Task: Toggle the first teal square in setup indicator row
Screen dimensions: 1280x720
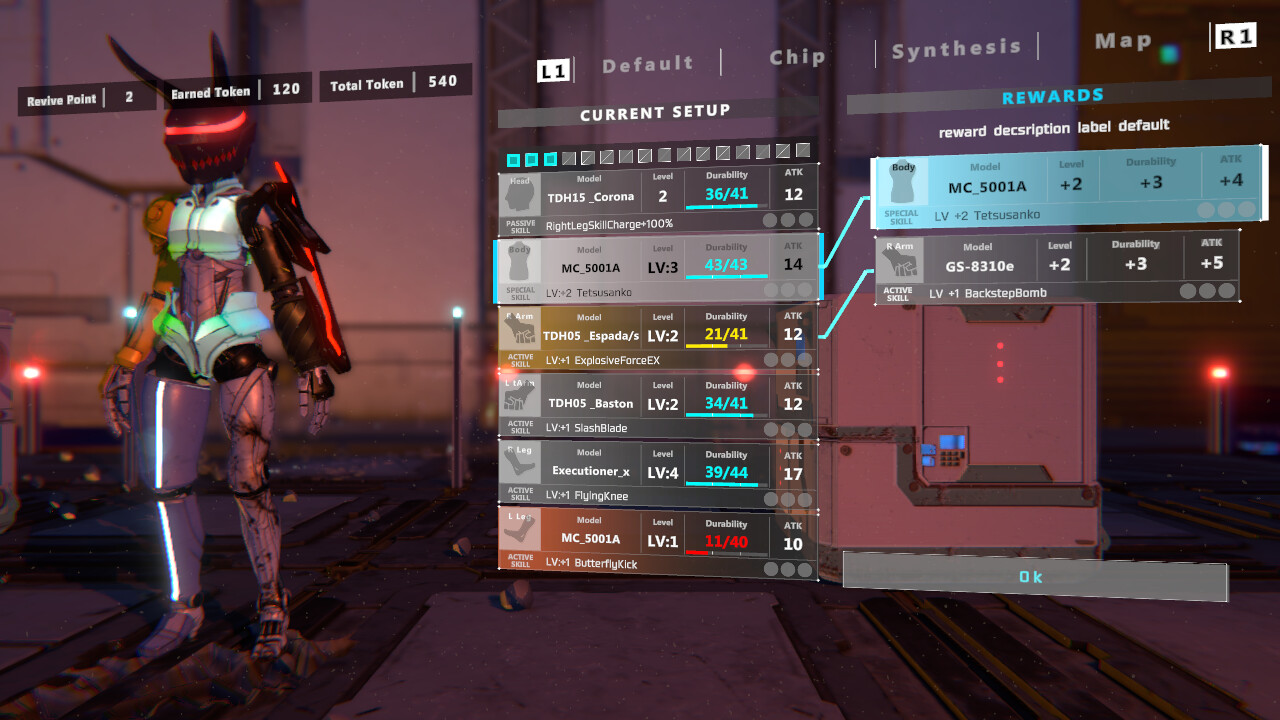Action: pyautogui.click(x=513, y=158)
